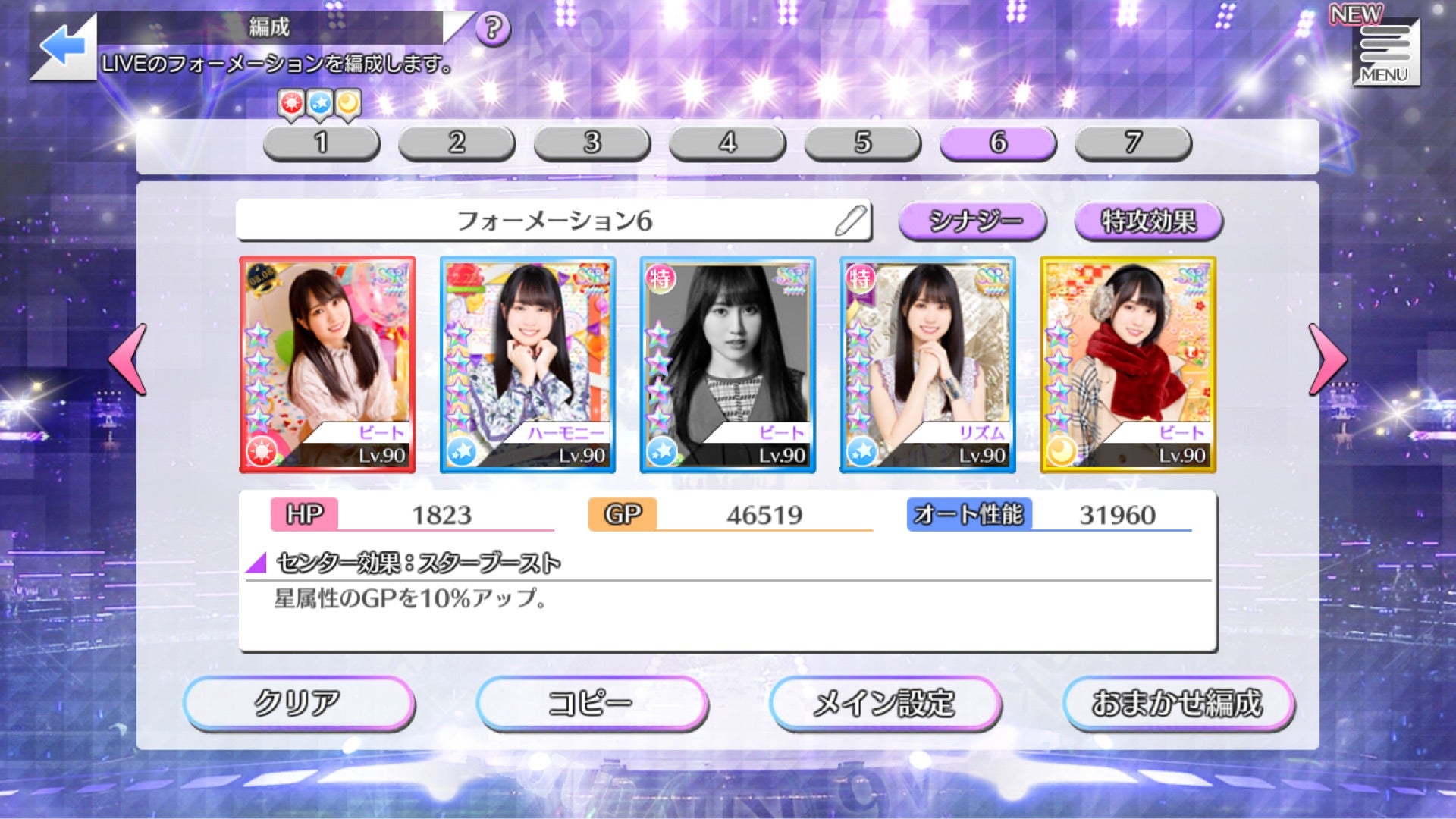
Task: Edit the フォーメーション6 name with pencil icon
Action: click(x=851, y=221)
